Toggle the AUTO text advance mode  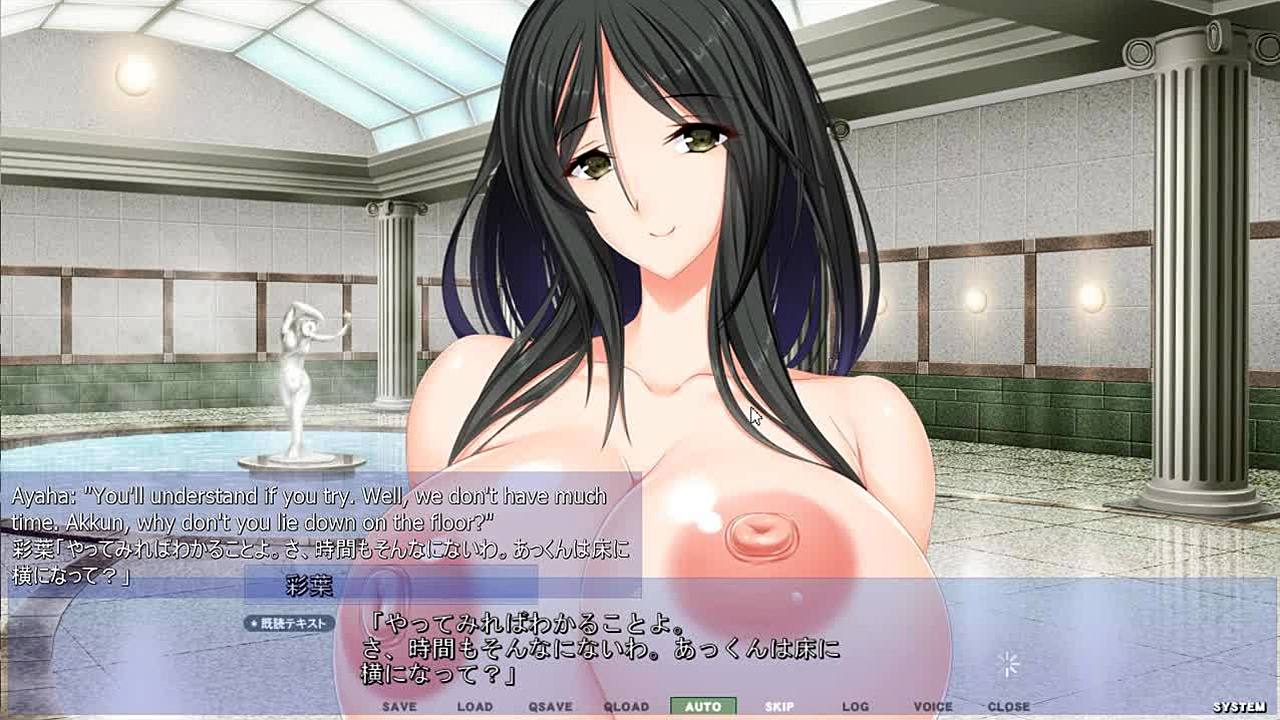click(703, 706)
